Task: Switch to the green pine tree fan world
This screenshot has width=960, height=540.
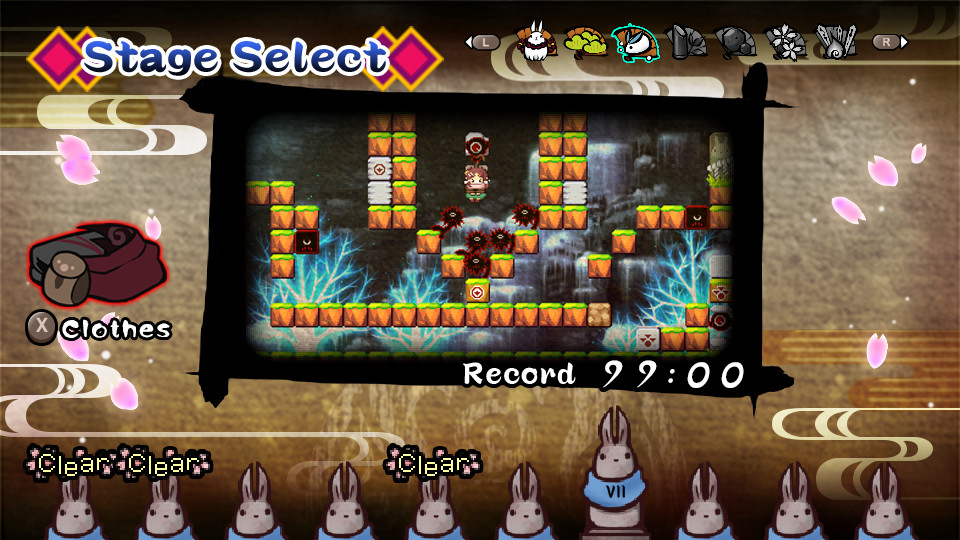Action: click(x=584, y=42)
